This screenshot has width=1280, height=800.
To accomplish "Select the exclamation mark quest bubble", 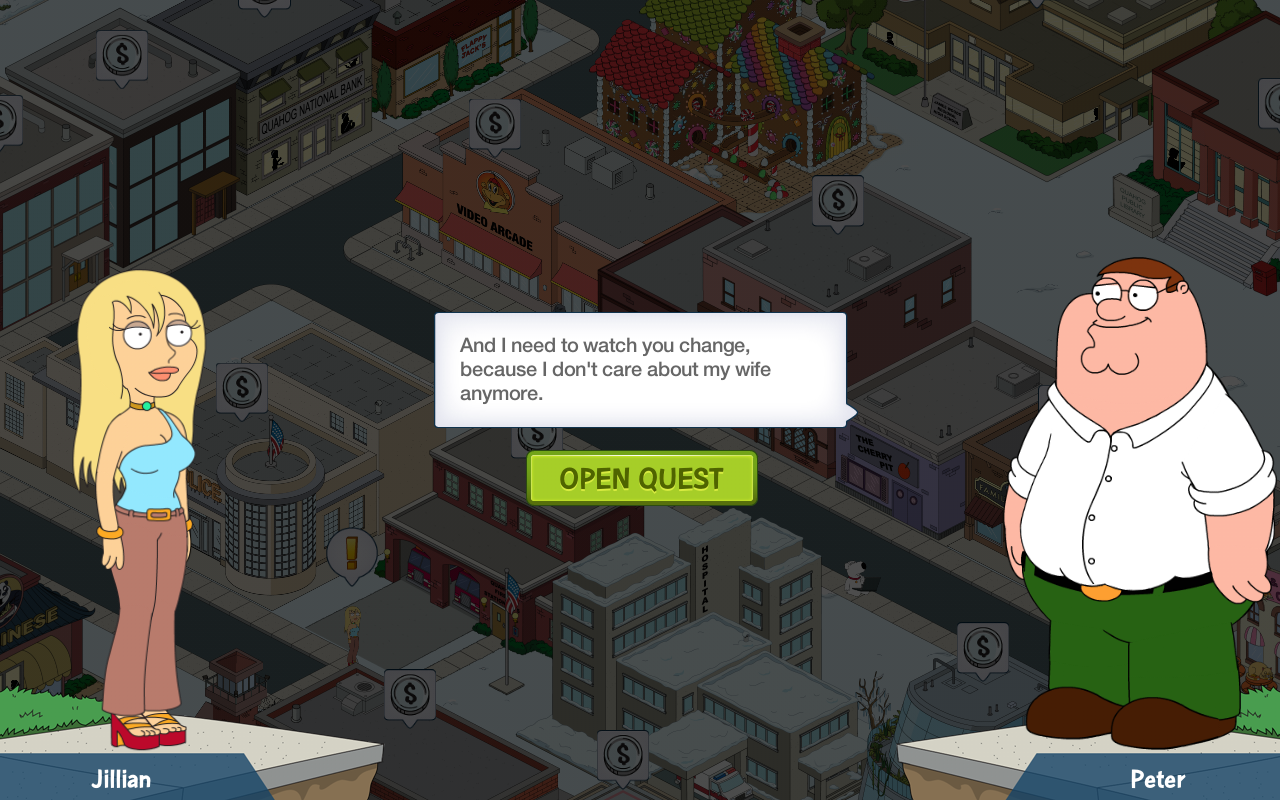I will pyautogui.click(x=351, y=552).
